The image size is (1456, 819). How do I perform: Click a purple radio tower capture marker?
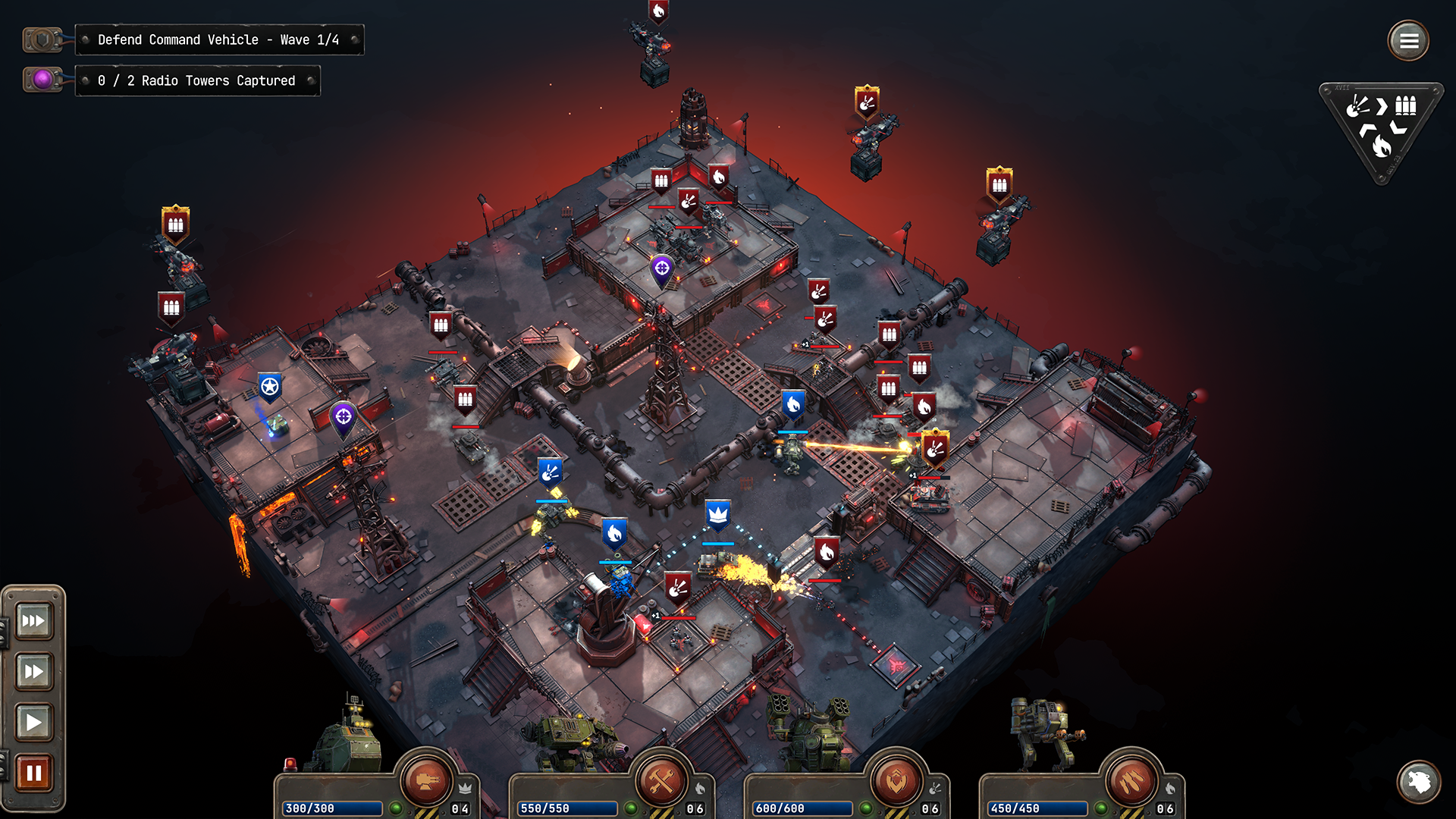(662, 268)
